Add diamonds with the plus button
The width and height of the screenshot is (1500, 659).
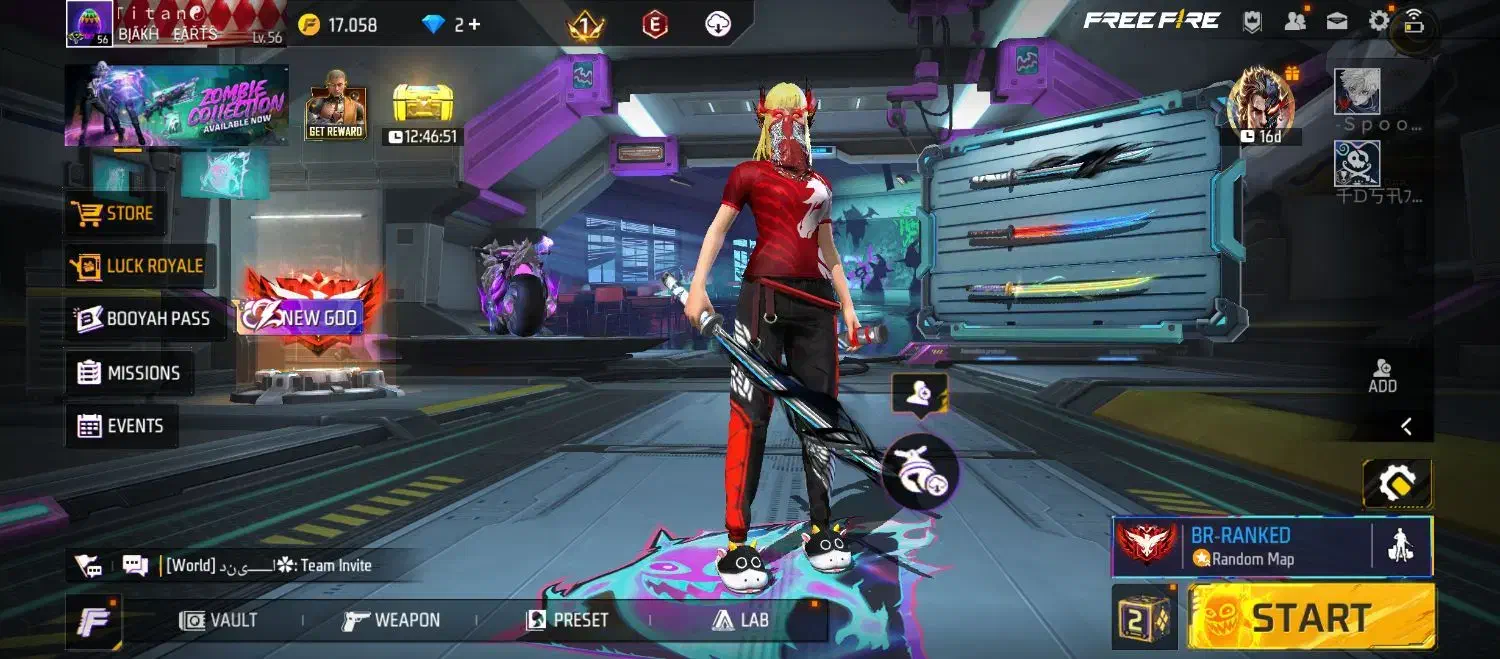coord(474,25)
